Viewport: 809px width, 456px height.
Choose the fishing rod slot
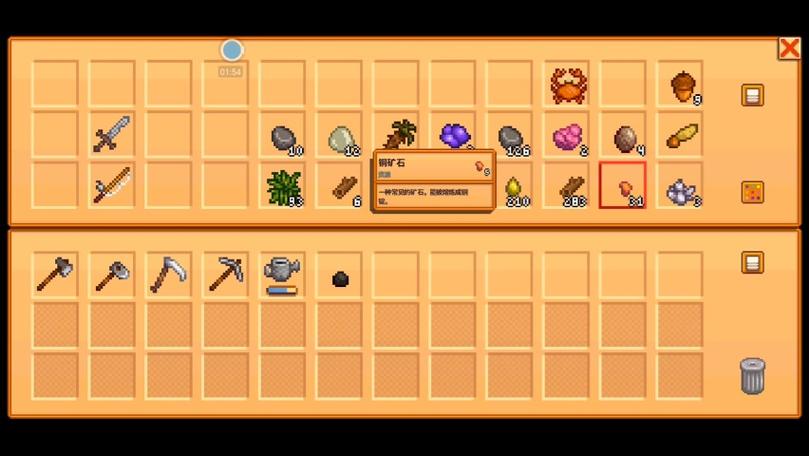(x=111, y=185)
